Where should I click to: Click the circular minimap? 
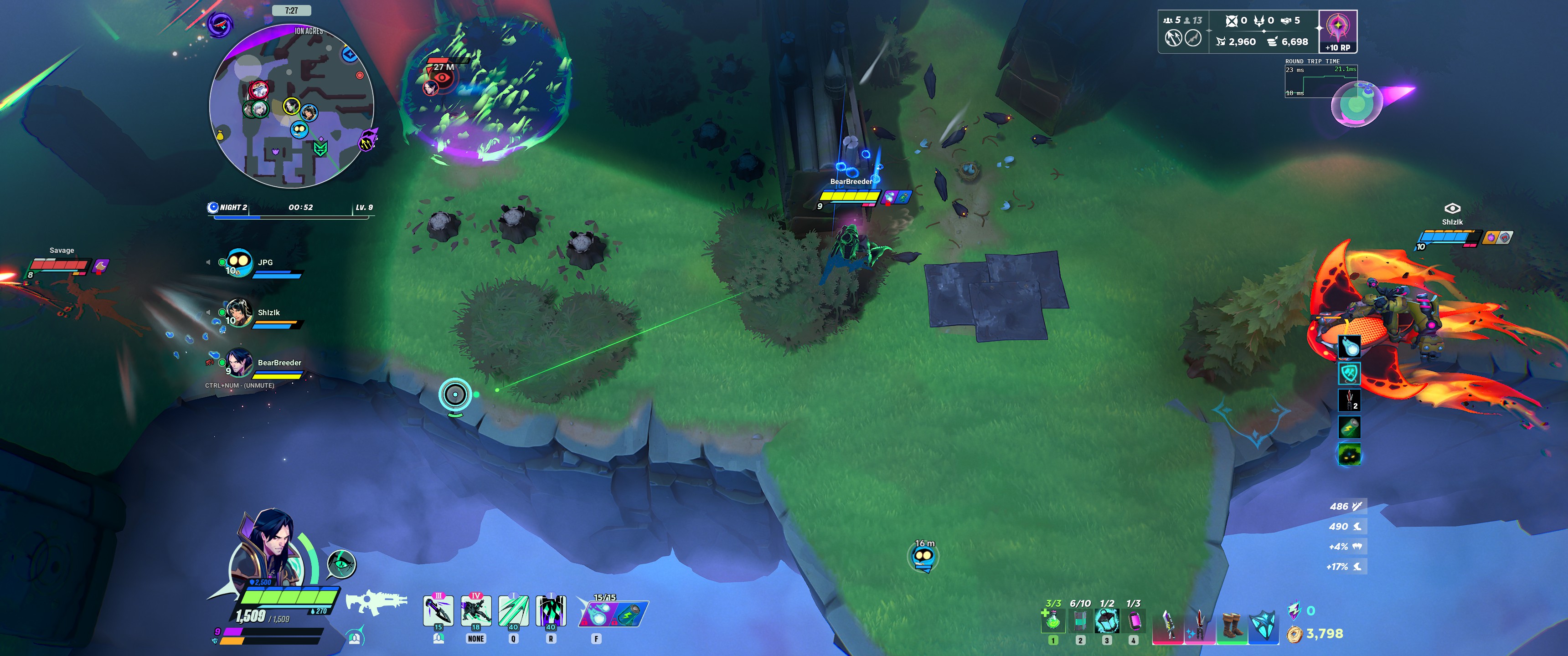click(x=292, y=107)
